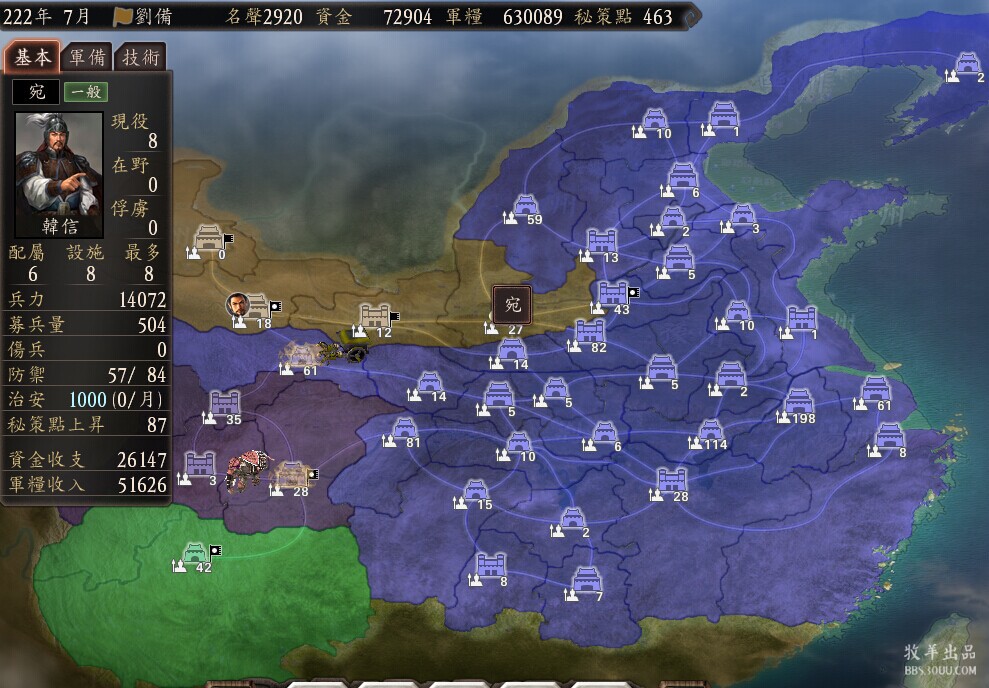Viewport: 989px width, 688px height.
Task: Select the city marked 114
Action: coord(710,431)
